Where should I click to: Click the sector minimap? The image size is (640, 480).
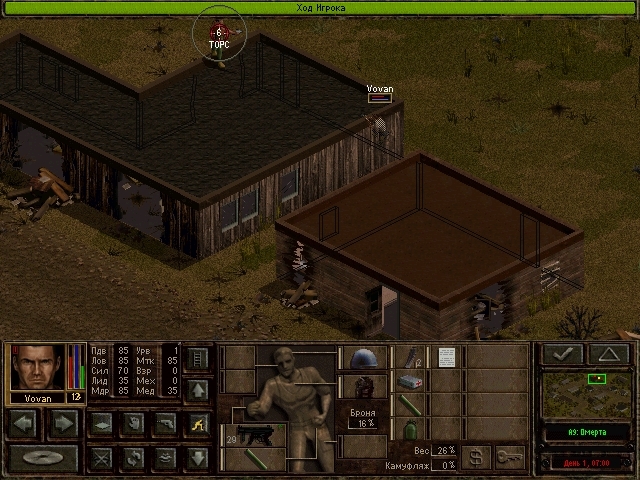586,393
